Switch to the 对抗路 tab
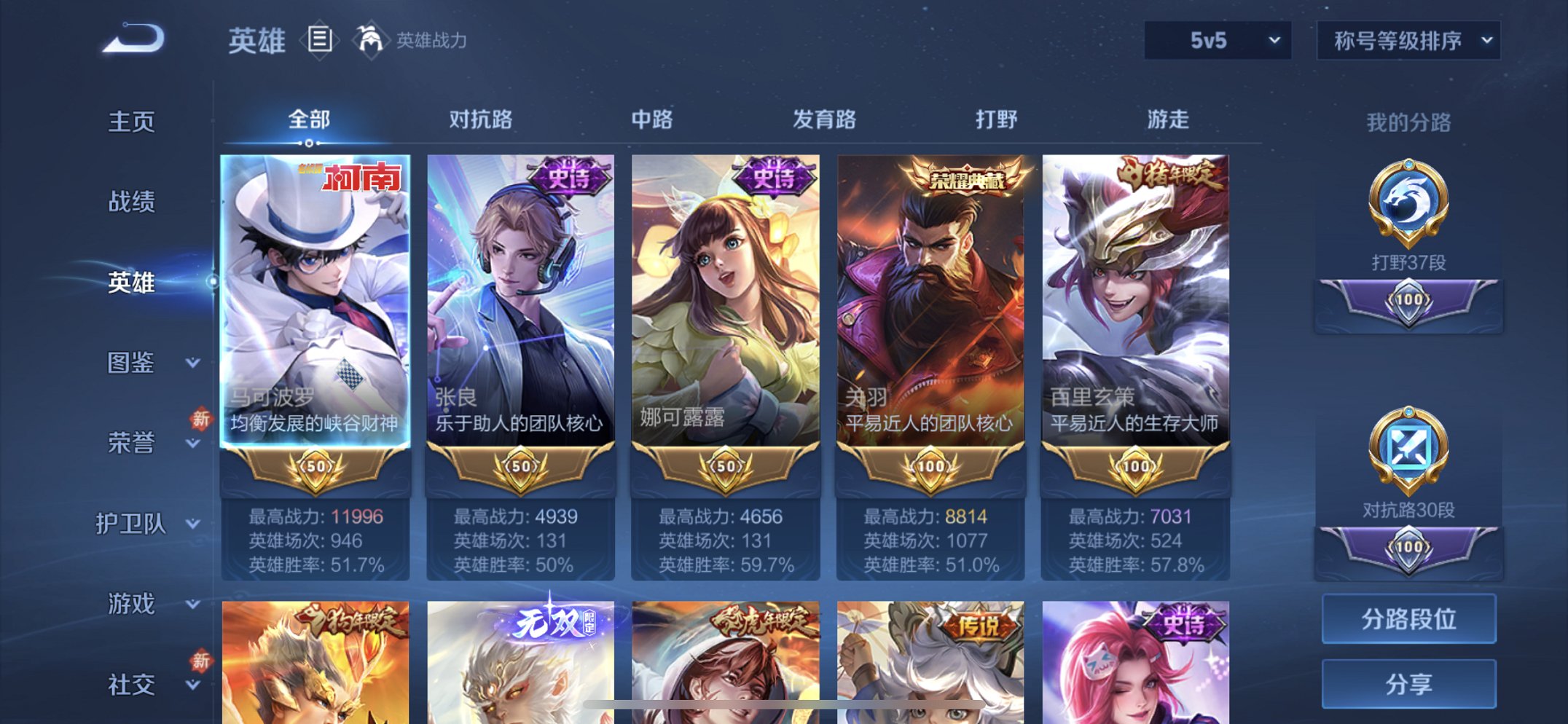This screenshot has width=1568, height=724. 482,120
